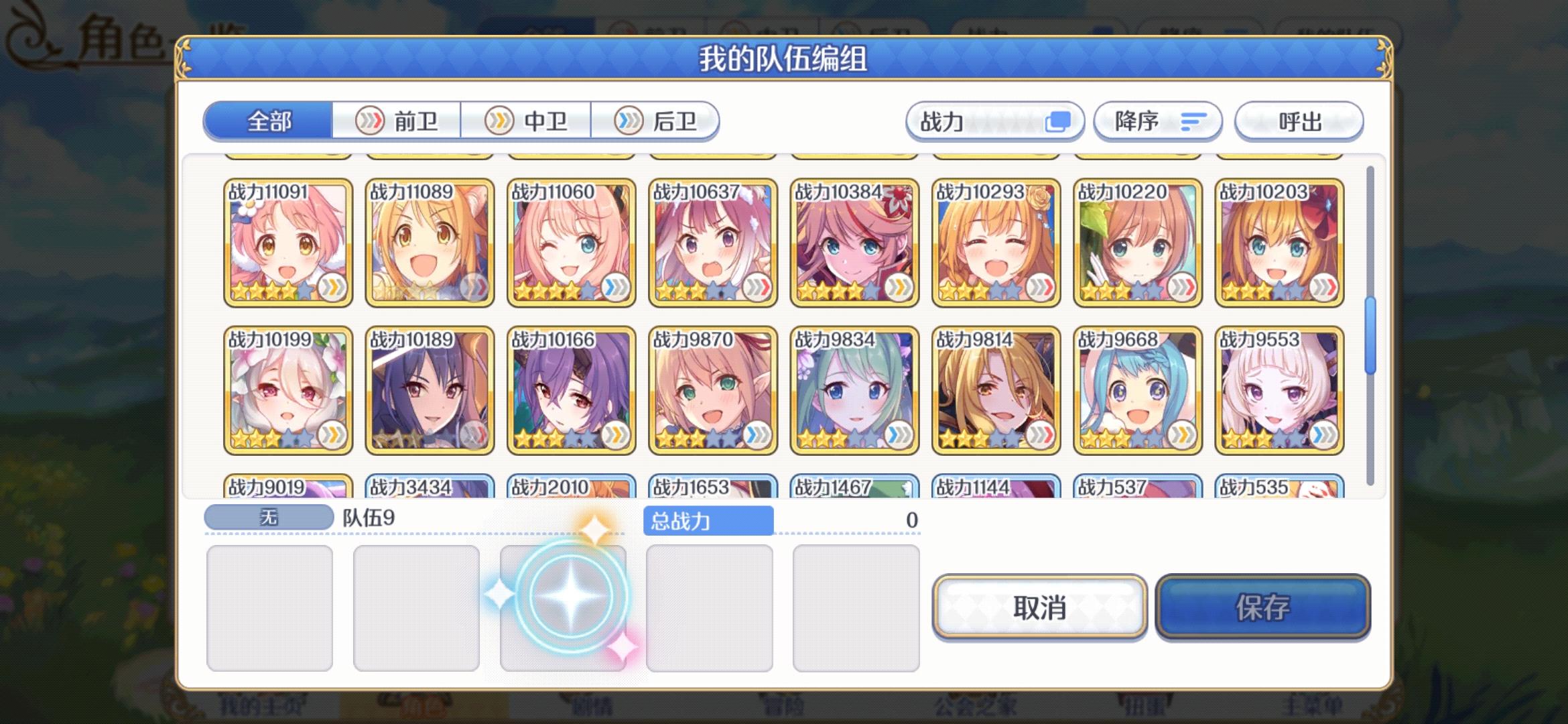The width and height of the screenshot is (1568, 724).
Task: Click the first empty team member slot
Action: pos(270,607)
